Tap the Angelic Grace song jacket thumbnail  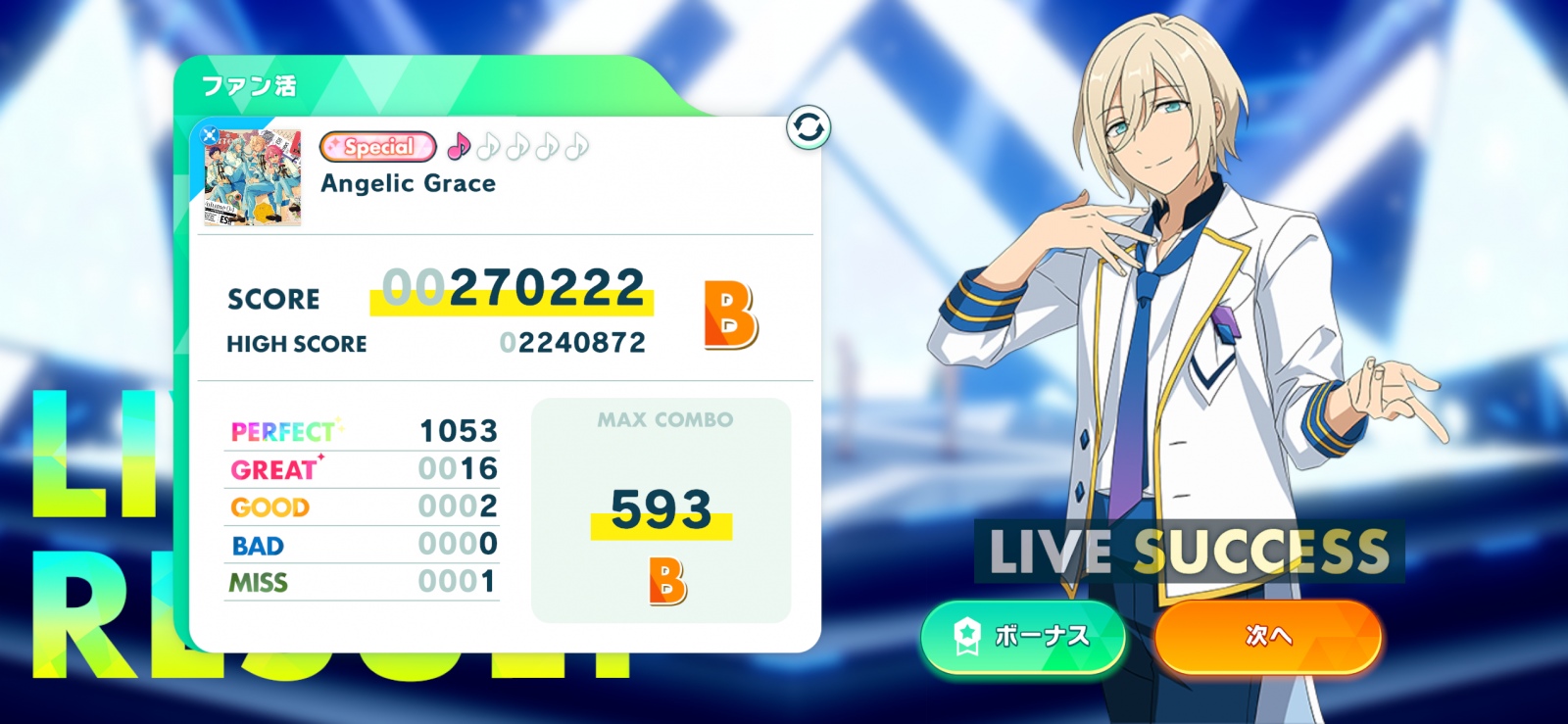(x=252, y=178)
